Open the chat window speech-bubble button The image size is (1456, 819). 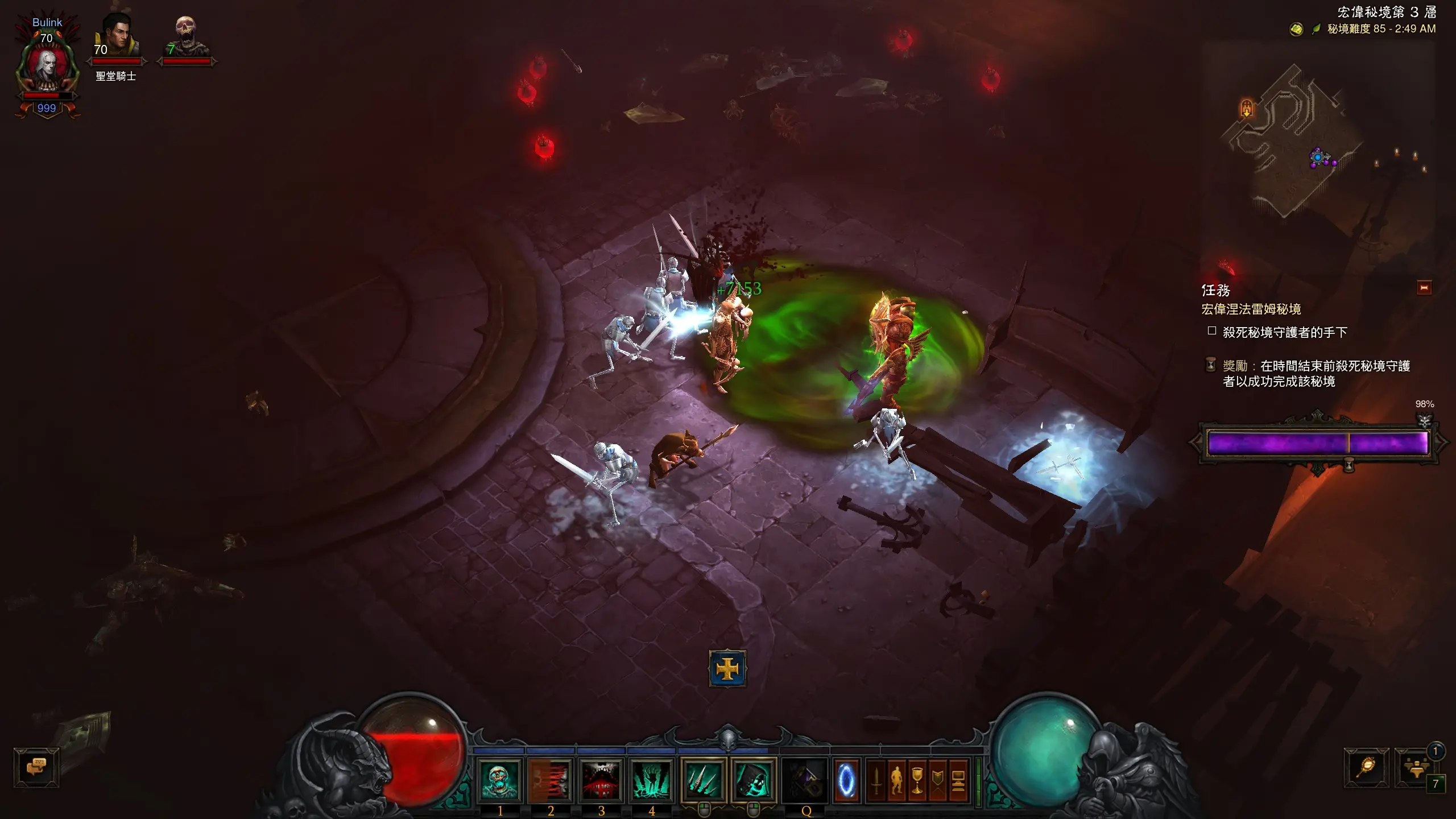point(36,767)
